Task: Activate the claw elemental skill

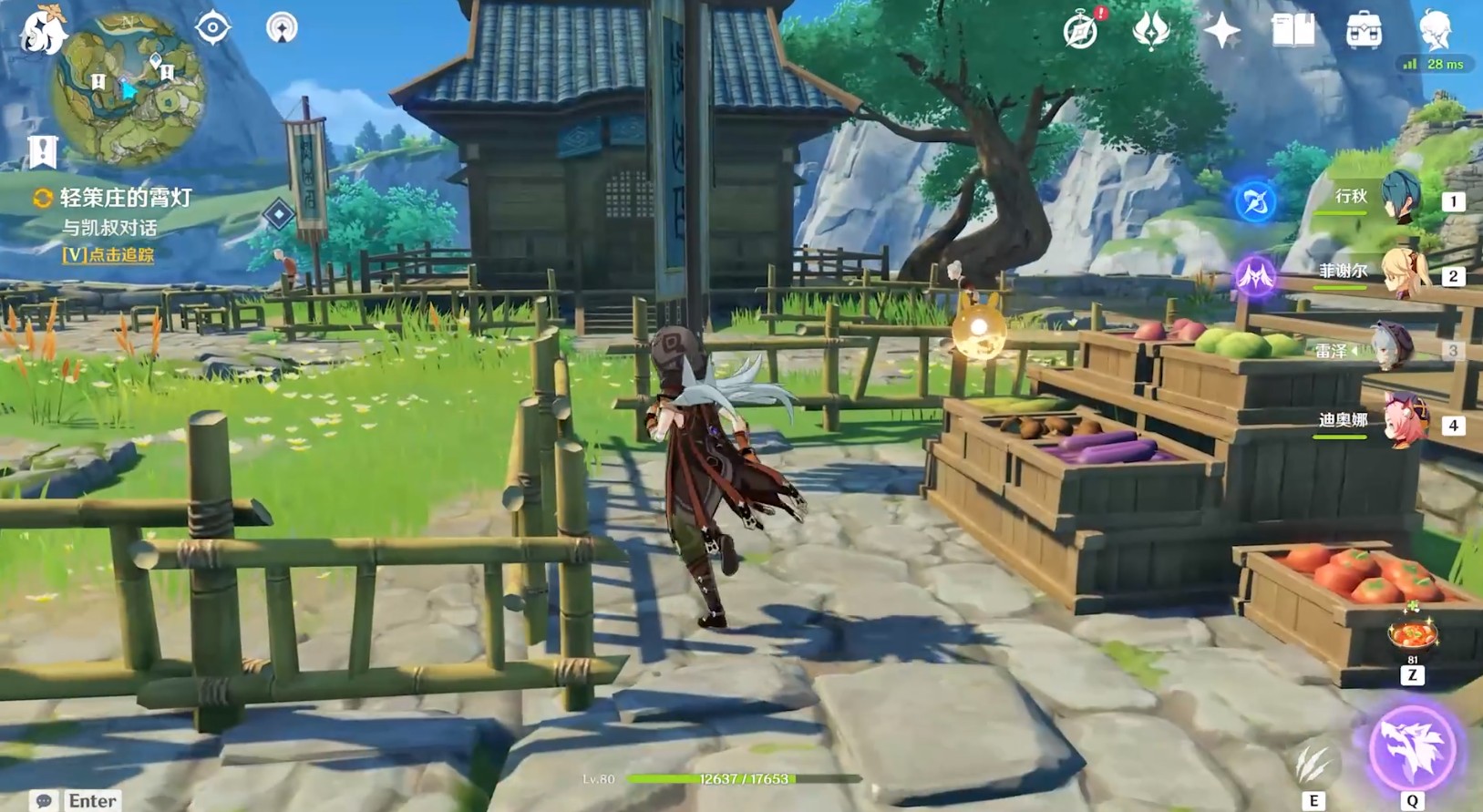Action: 1313,764
